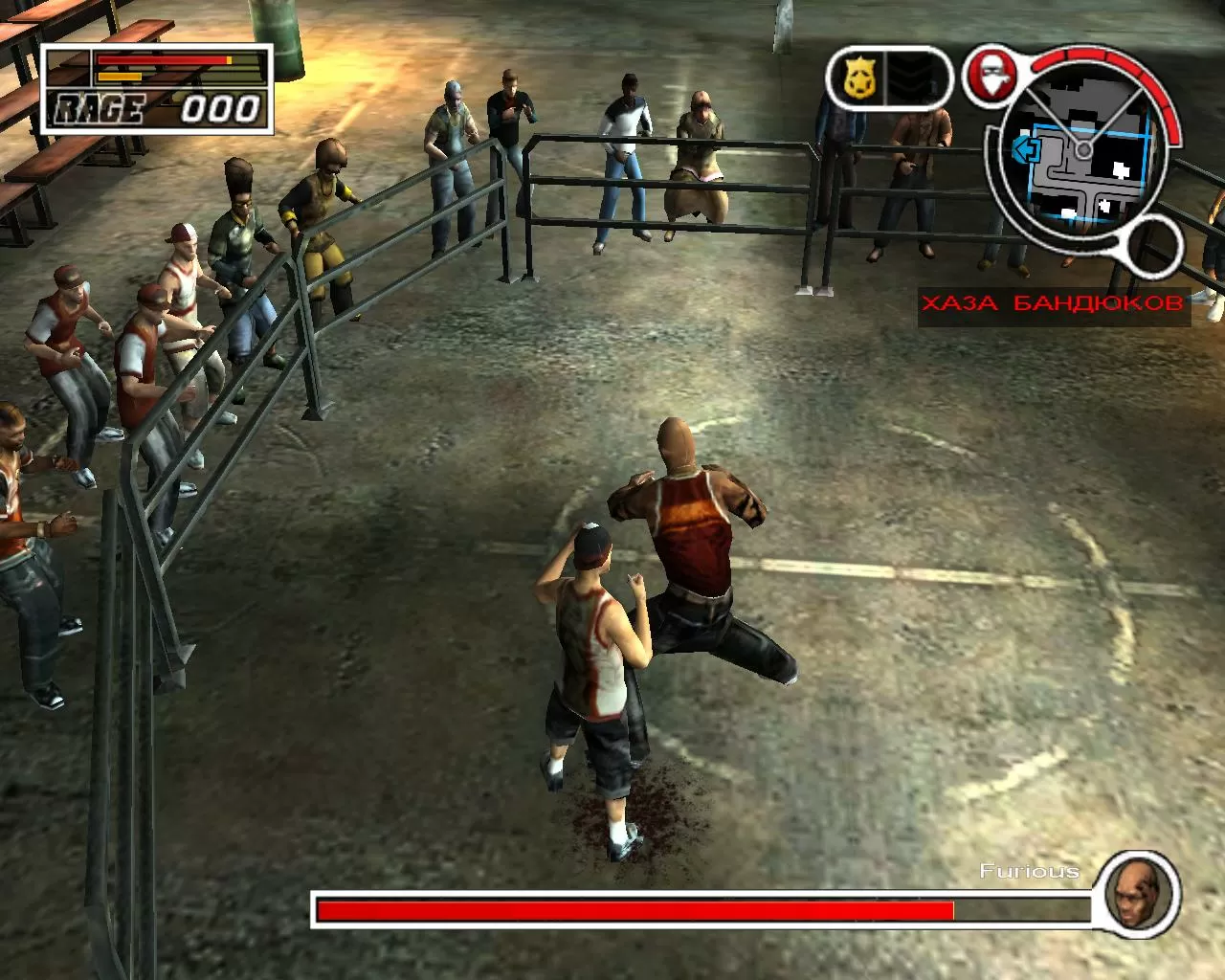The image size is (1225, 980).
Task: Select the gold police badge icon
Action: (x=860, y=78)
